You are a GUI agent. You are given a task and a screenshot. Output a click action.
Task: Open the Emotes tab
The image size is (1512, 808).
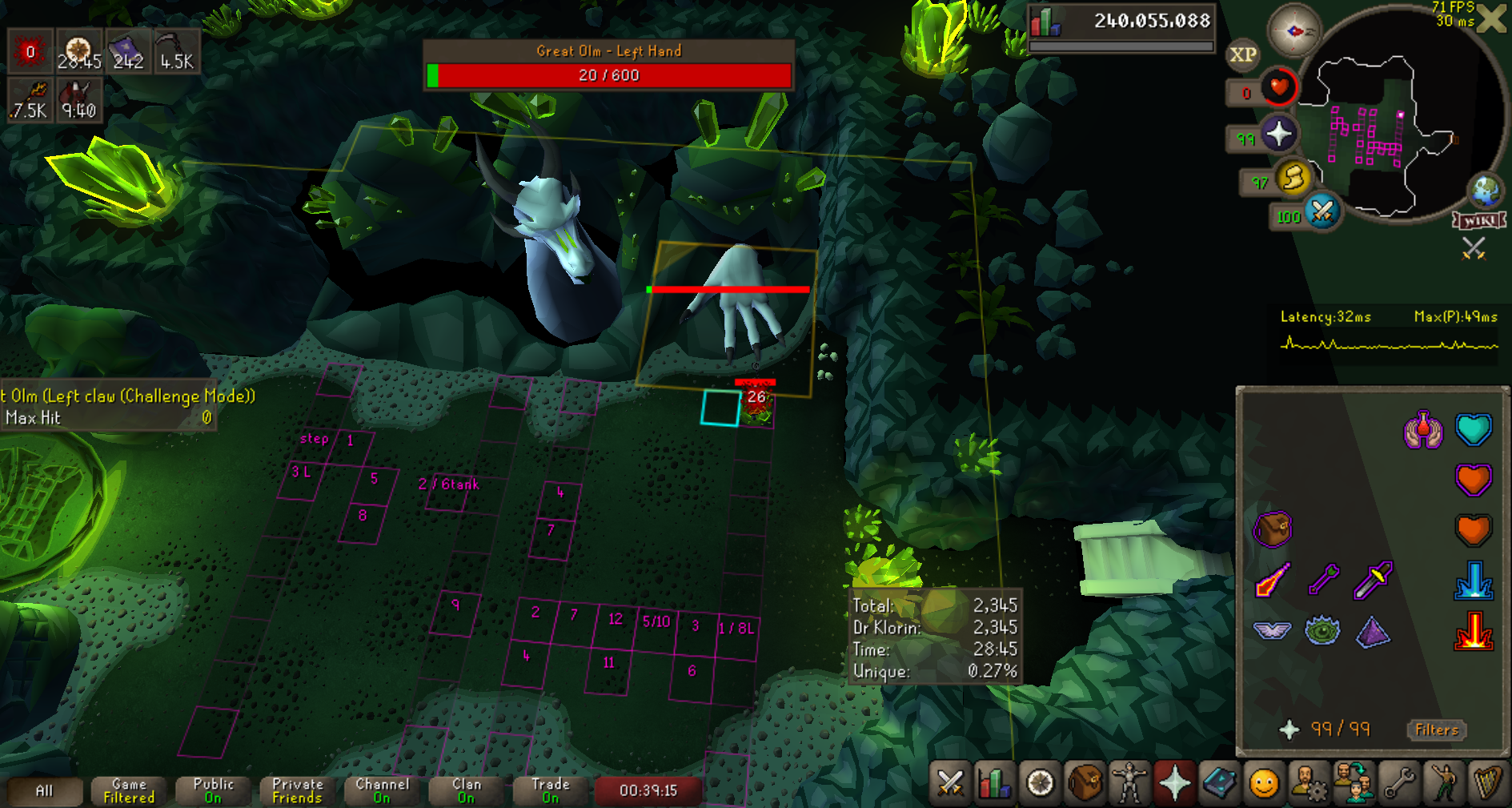tap(1264, 783)
